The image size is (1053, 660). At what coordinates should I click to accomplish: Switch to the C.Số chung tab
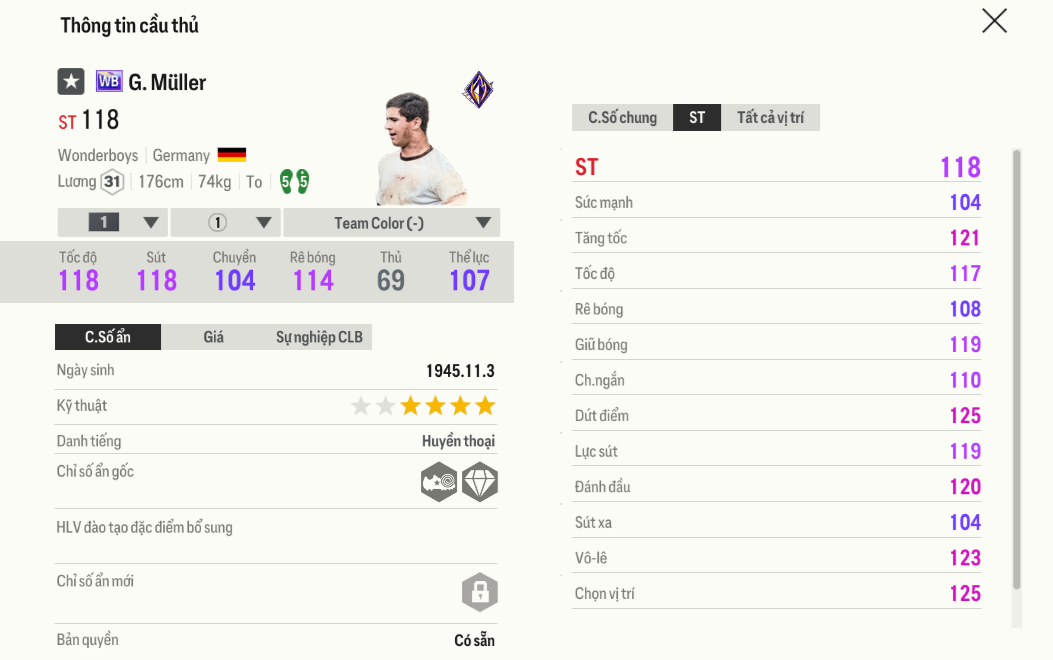622,118
